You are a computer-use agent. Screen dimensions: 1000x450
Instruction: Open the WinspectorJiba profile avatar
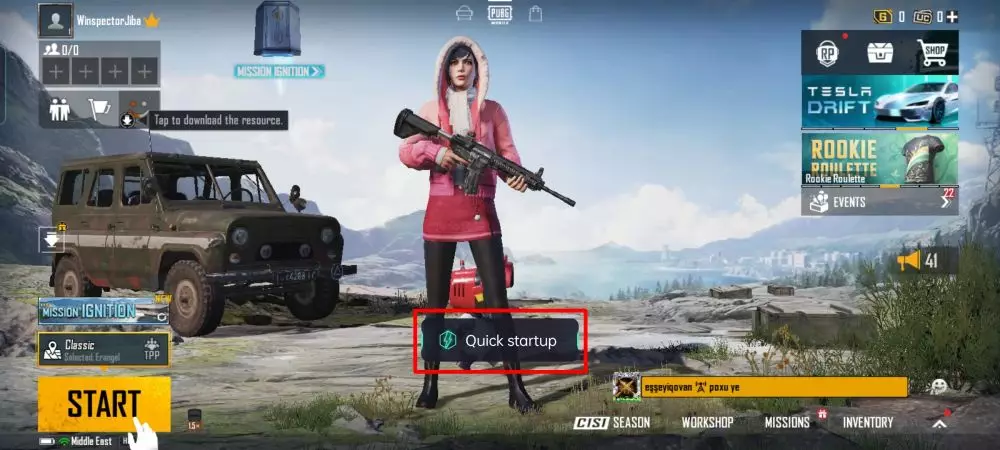(x=56, y=20)
